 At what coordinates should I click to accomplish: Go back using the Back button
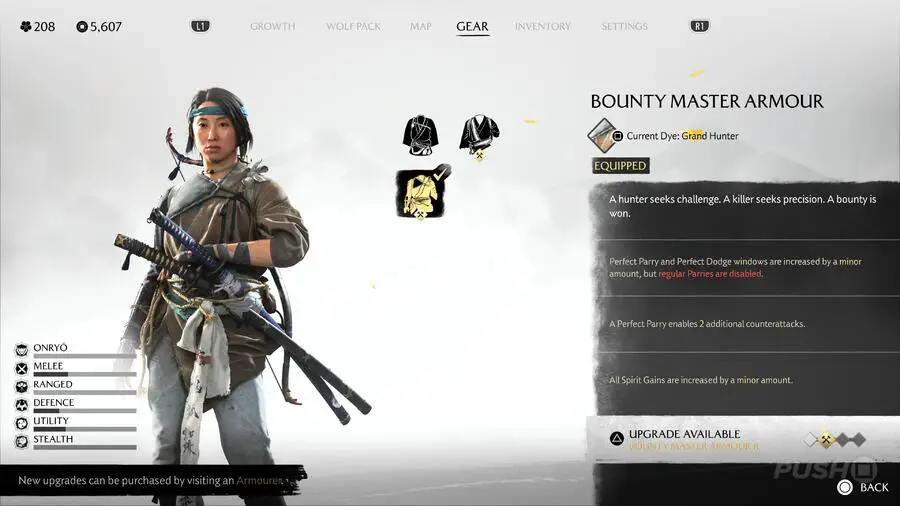point(862,487)
